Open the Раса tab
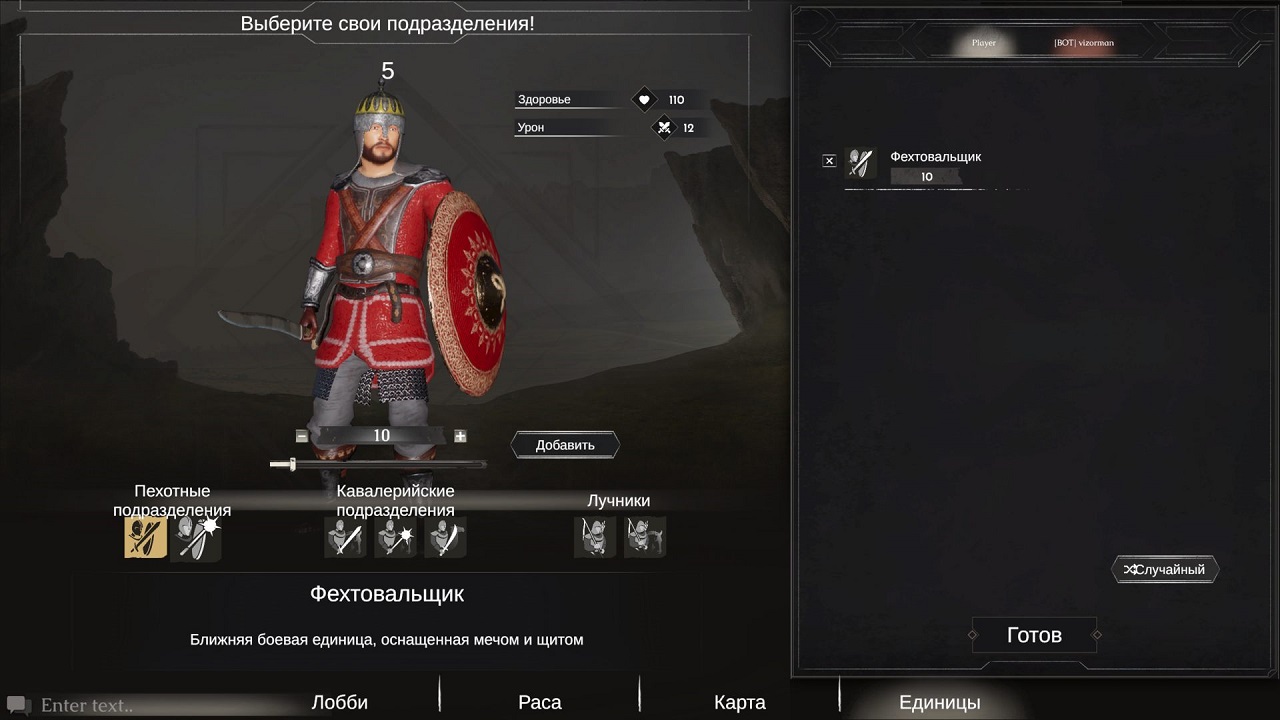 tap(540, 702)
